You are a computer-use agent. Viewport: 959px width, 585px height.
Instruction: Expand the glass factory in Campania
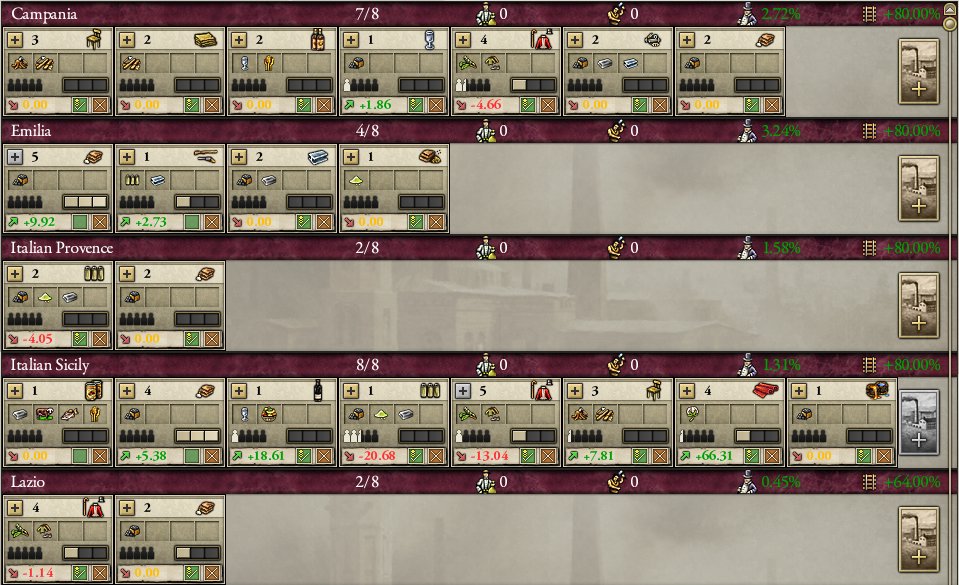pyautogui.click(x=352, y=39)
